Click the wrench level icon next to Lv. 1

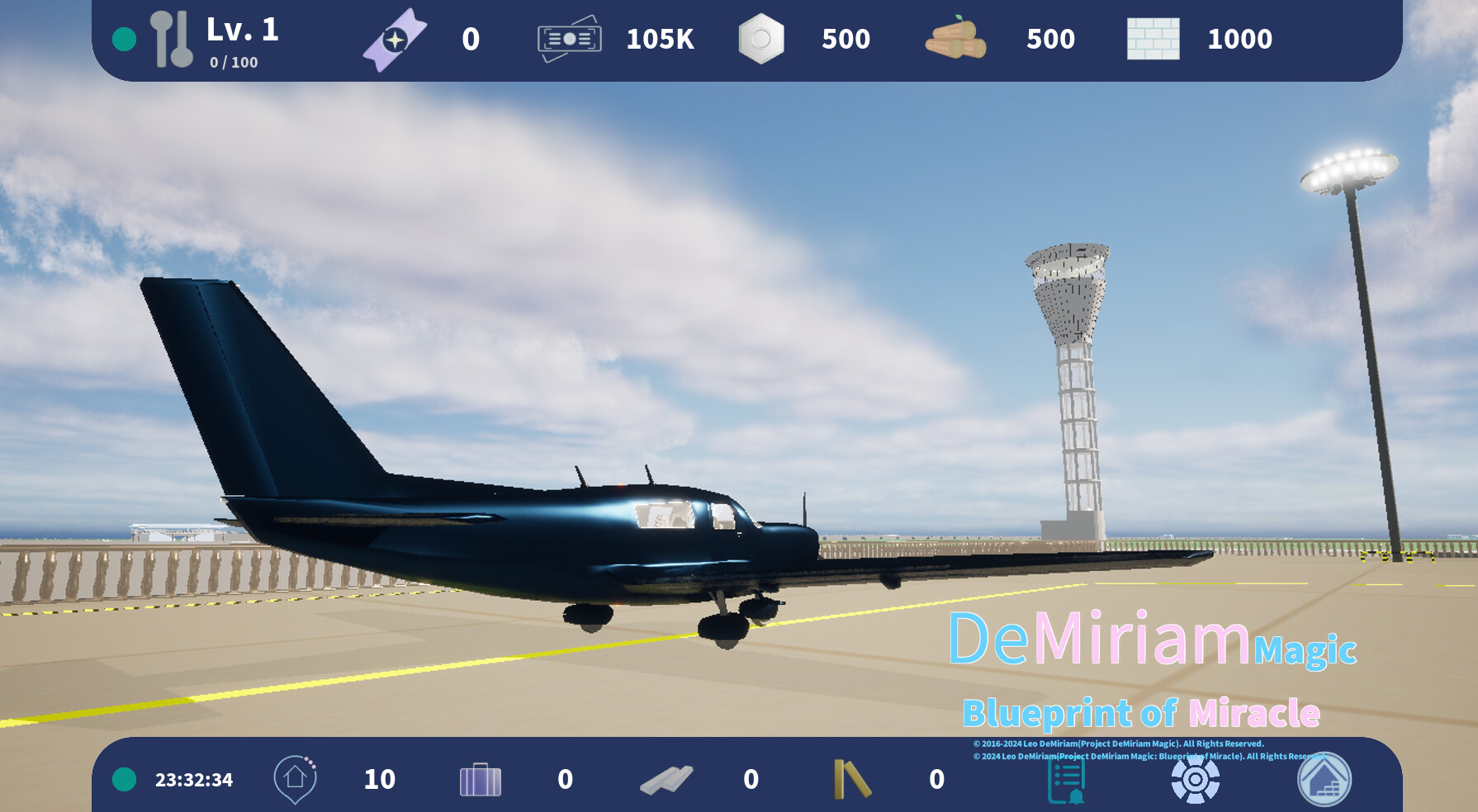[x=171, y=37]
